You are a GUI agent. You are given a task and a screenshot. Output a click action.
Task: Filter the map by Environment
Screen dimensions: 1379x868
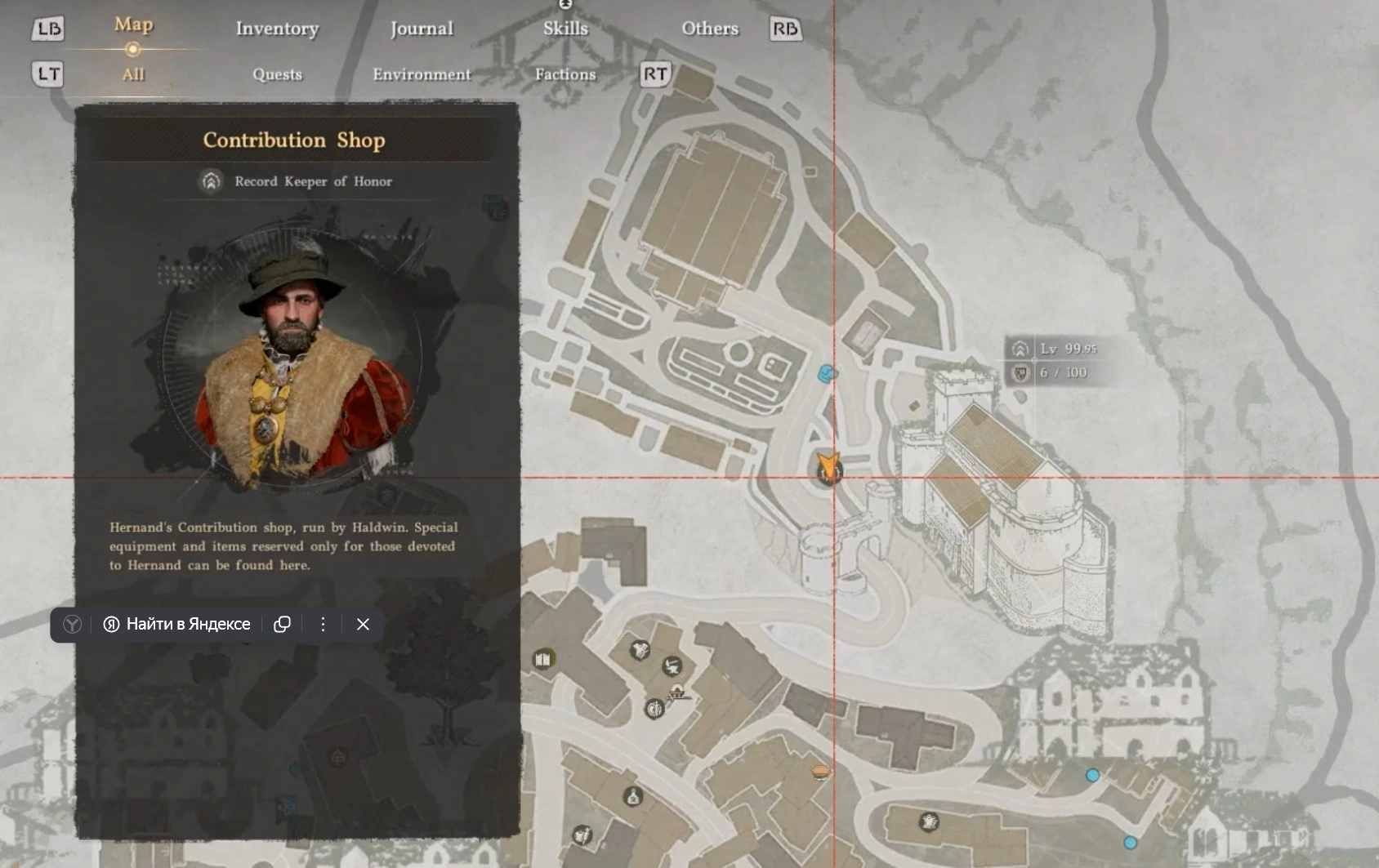click(x=422, y=74)
